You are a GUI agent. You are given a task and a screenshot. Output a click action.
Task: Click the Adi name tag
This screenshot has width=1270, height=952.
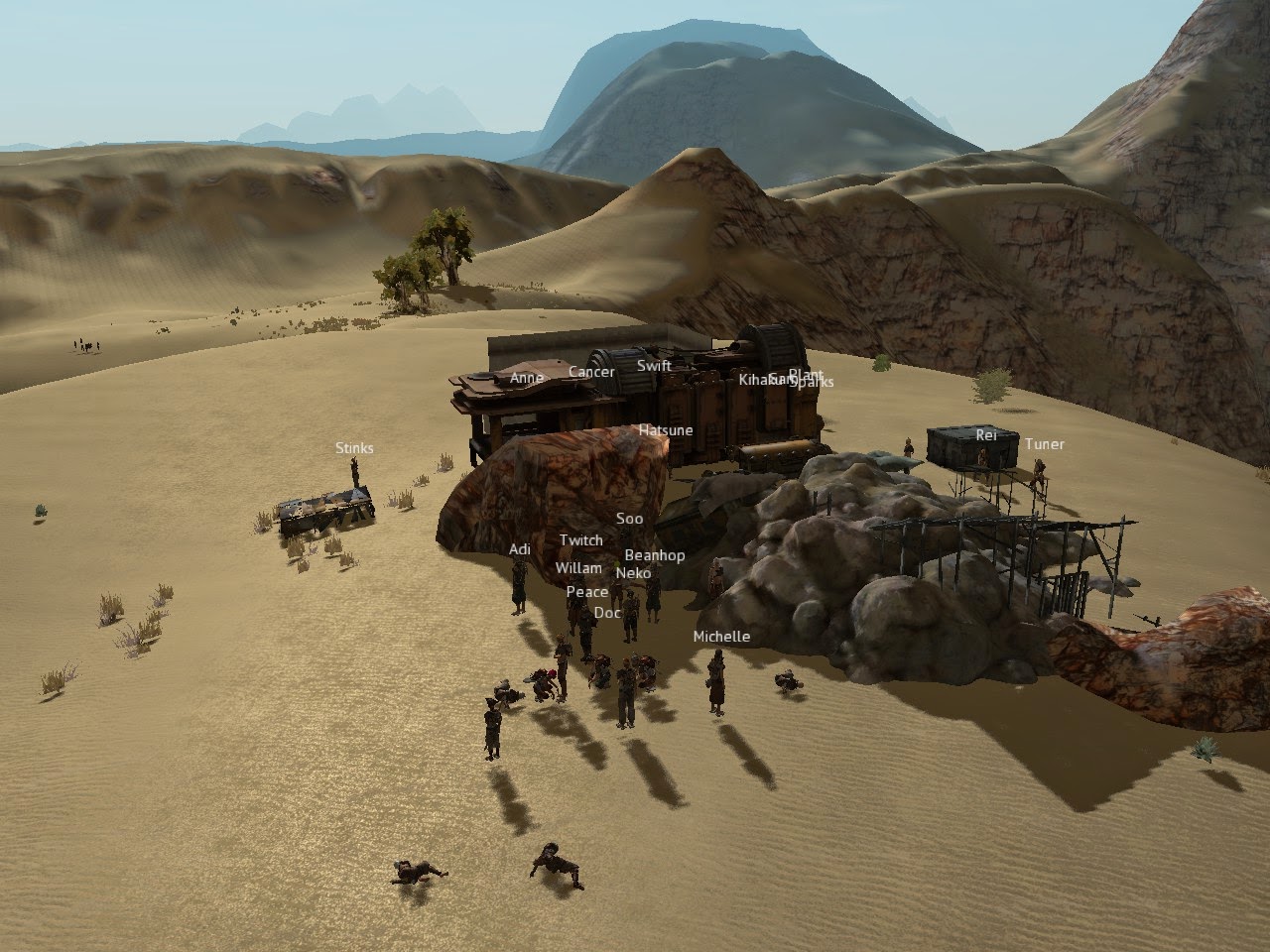(x=520, y=549)
